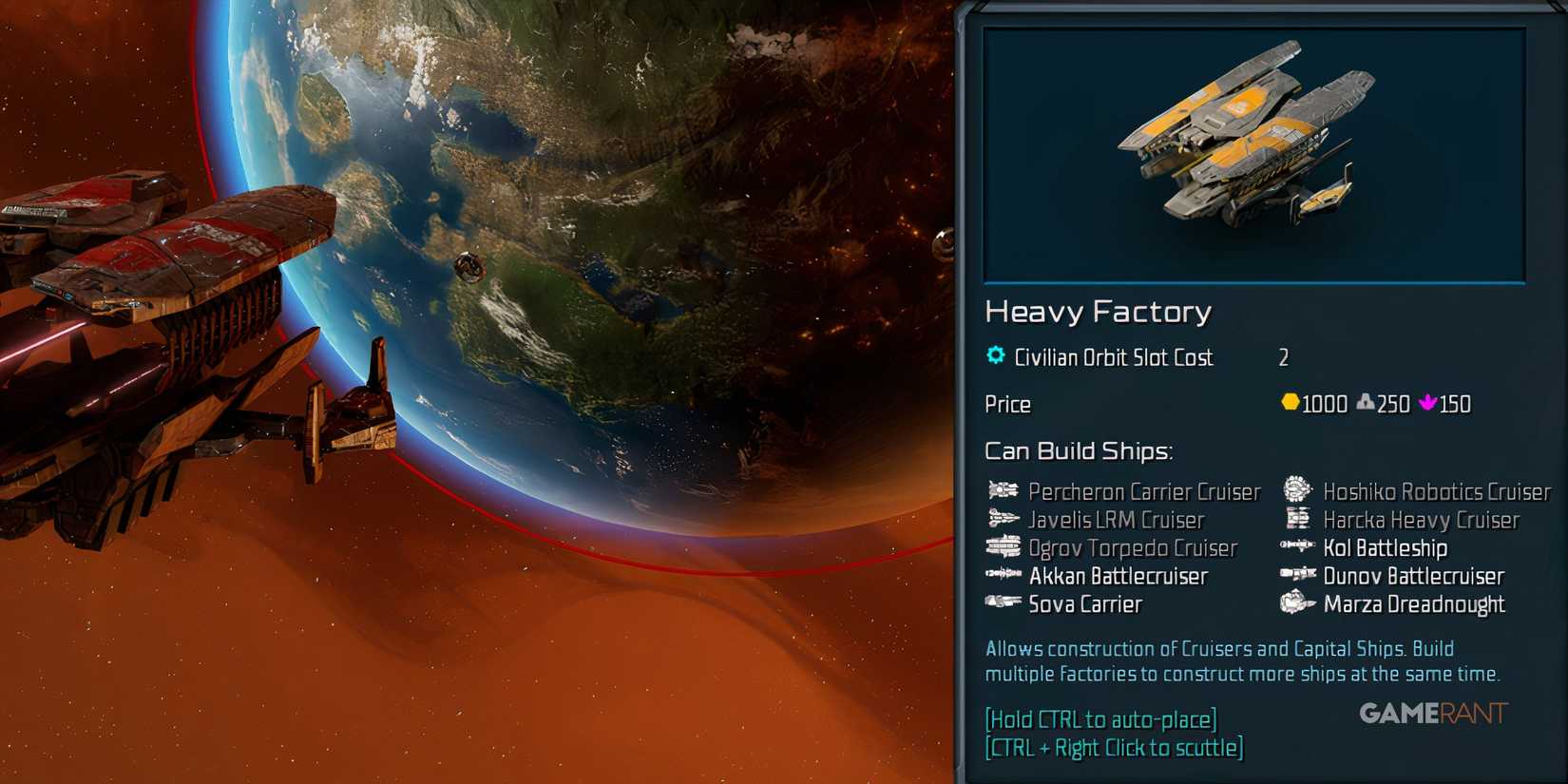Open the Price breakdown details
The image size is (1568, 784).
click(x=1007, y=404)
